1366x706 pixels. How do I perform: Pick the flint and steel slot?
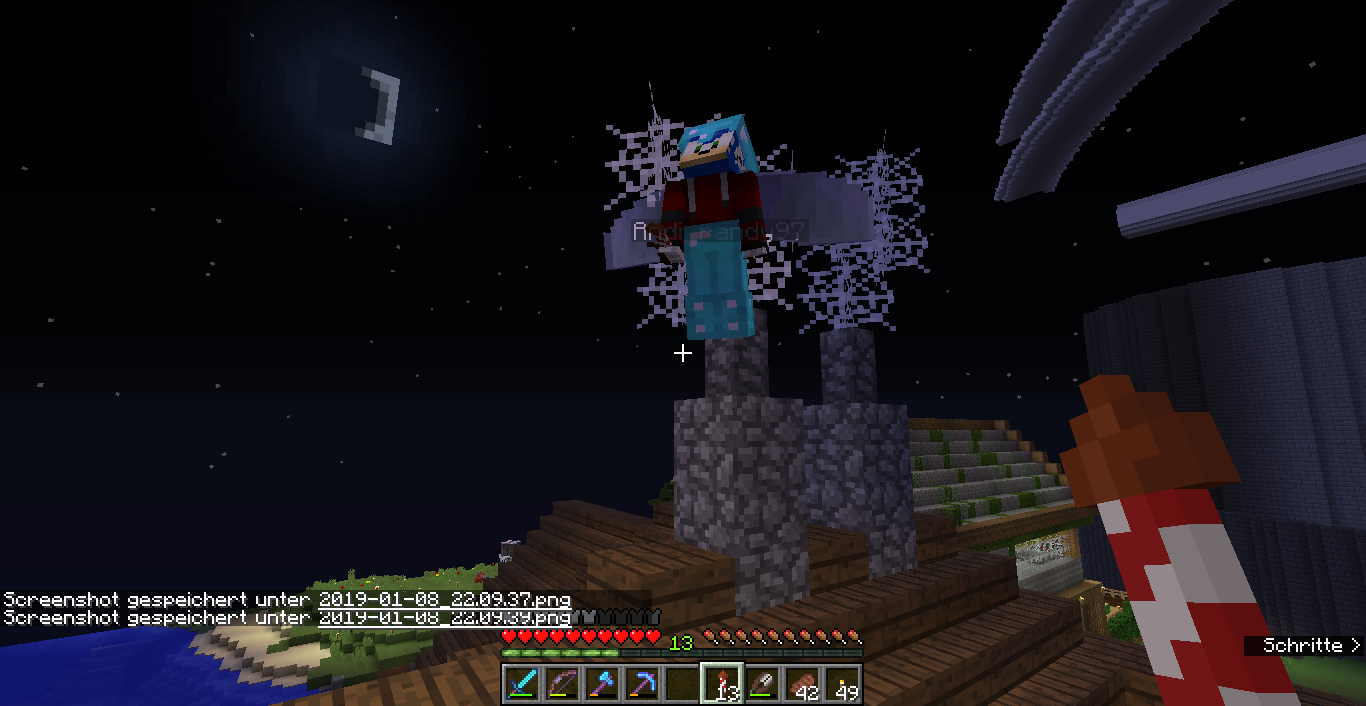762,684
